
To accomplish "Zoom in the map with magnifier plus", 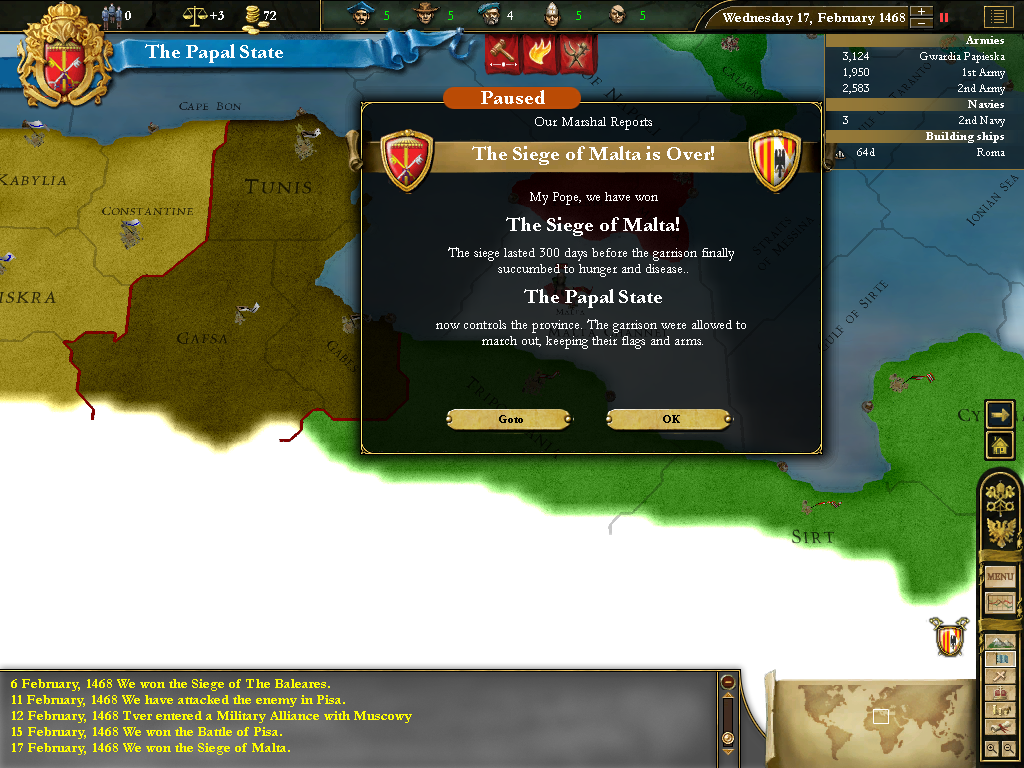I will click(x=991, y=748).
